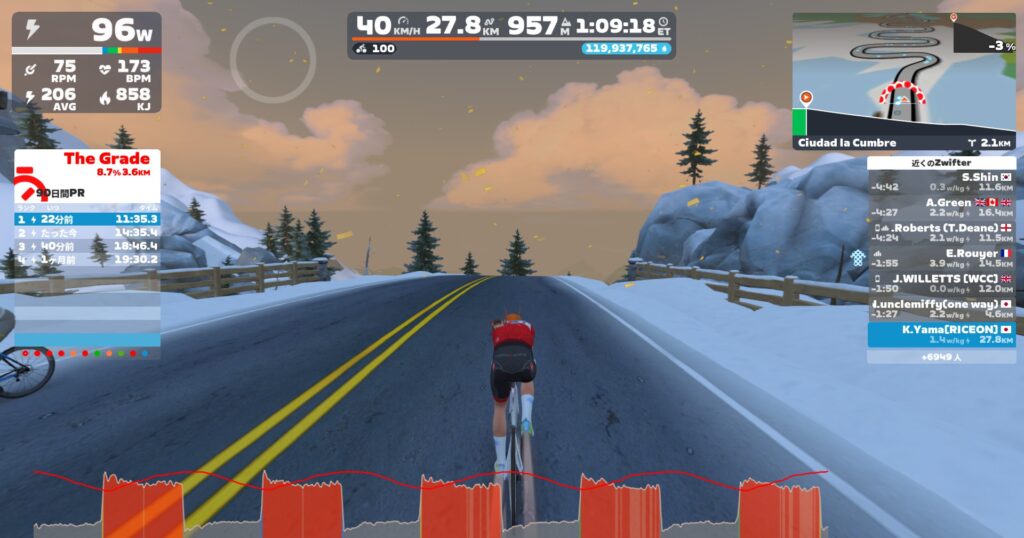
Task: Open the power and heart rate panel
Action: 87,62
